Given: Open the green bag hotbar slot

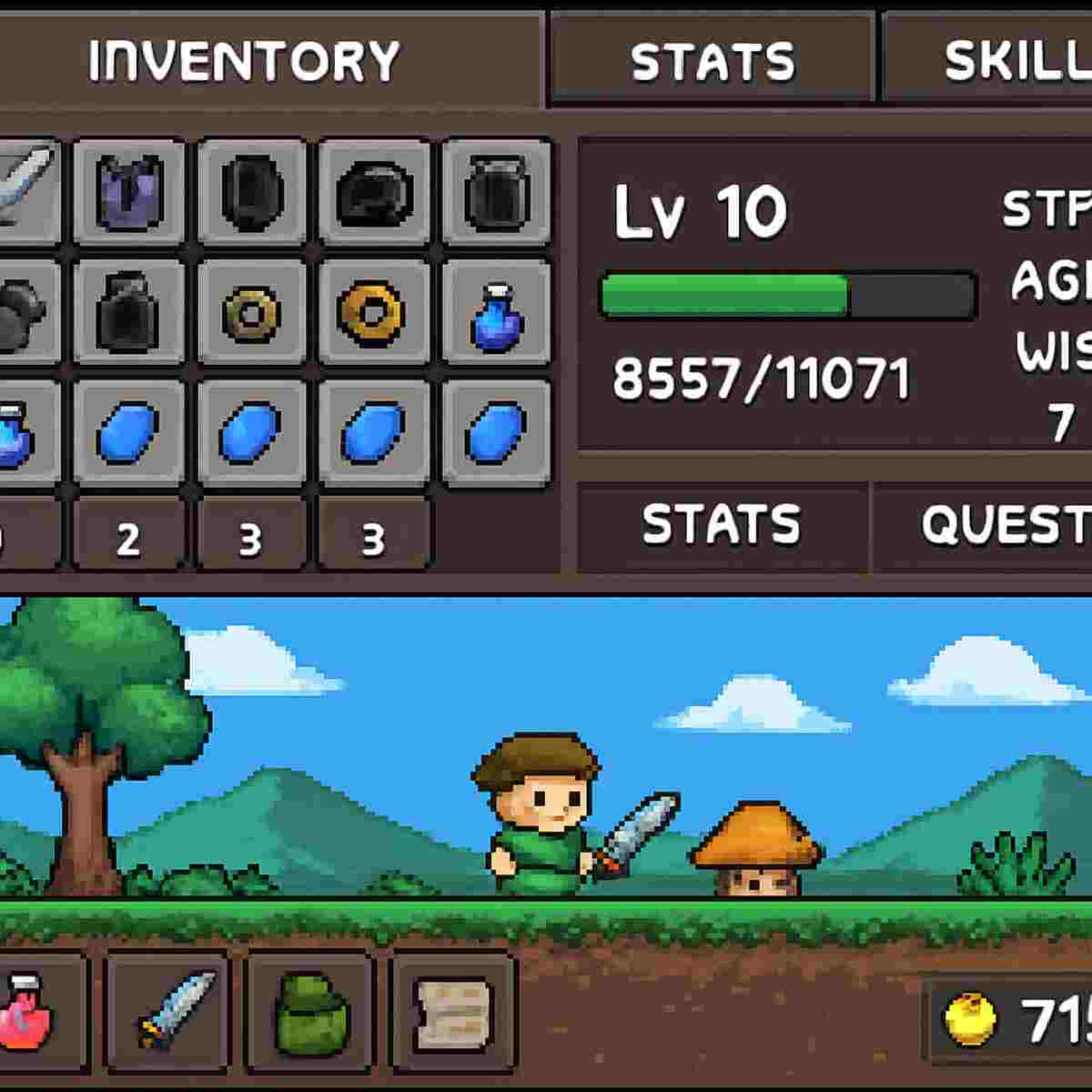Looking at the screenshot, I should tap(310, 1012).
